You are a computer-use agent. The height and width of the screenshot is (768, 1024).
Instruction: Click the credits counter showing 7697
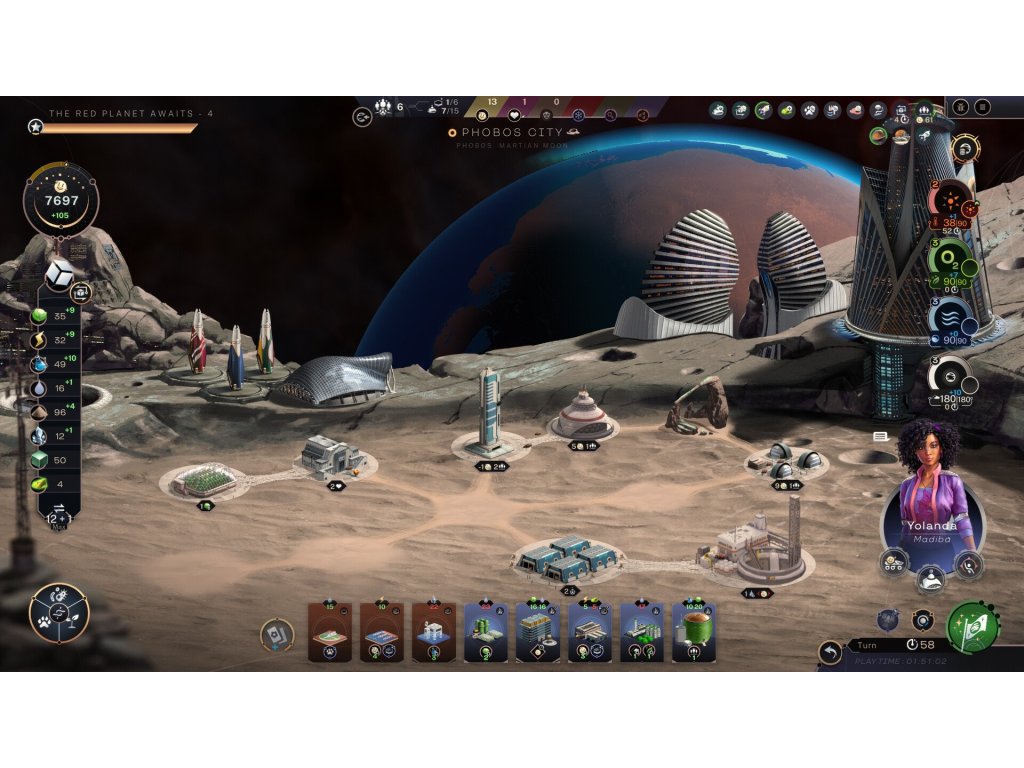61,201
